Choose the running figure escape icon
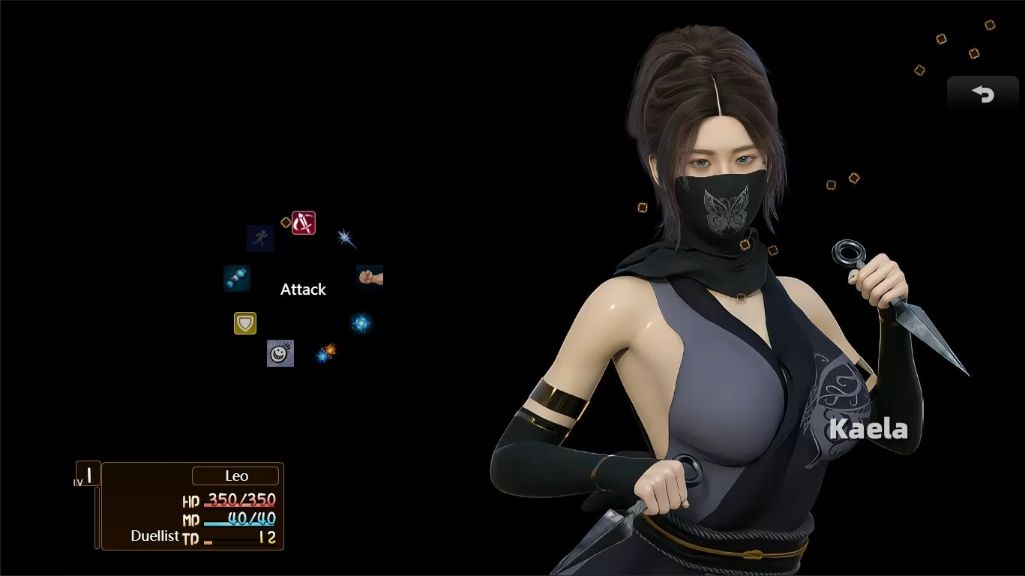Viewport: 1025px width, 576px height. click(x=260, y=238)
